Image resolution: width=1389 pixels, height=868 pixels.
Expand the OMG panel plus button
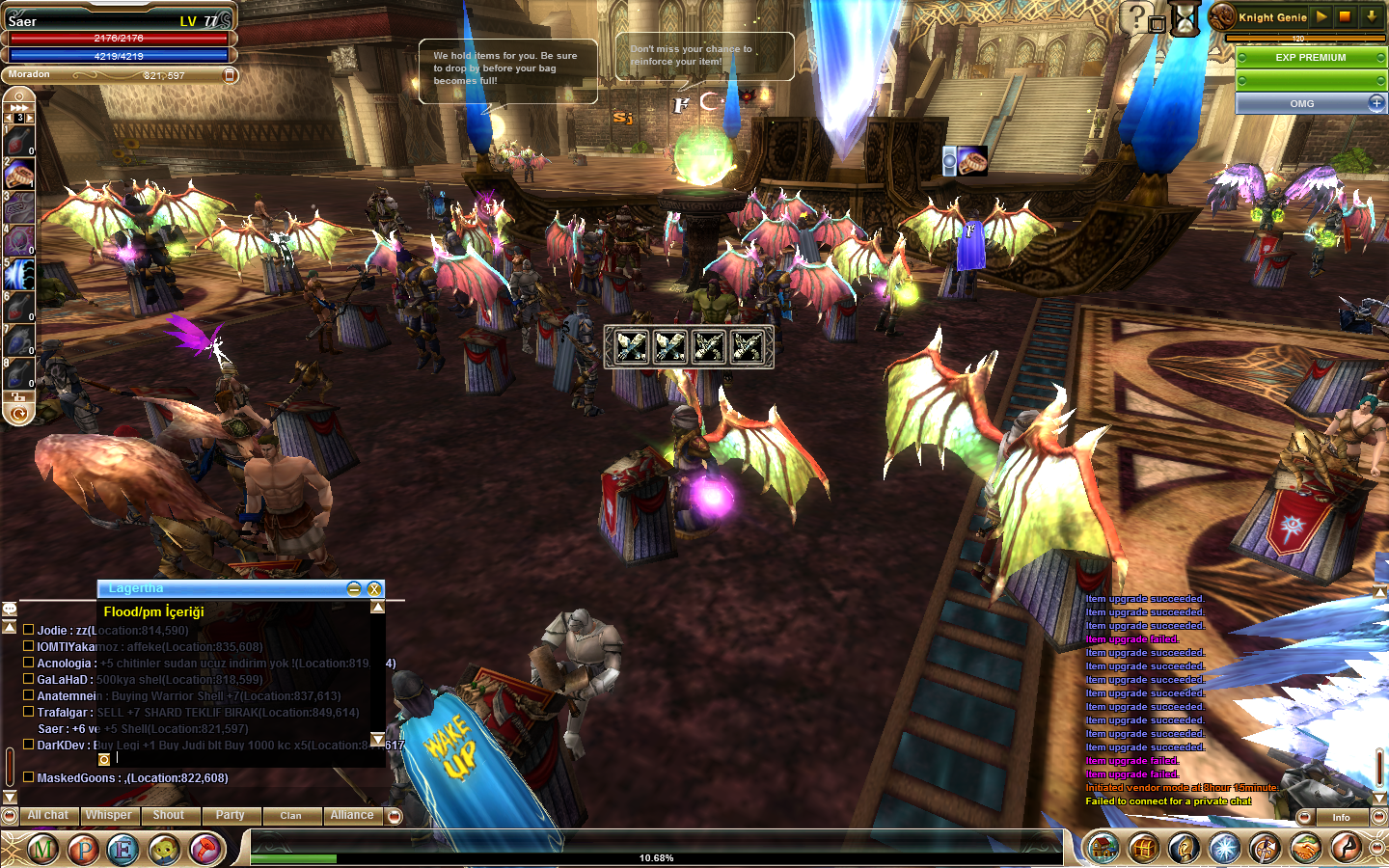(x=1375, y=102)
